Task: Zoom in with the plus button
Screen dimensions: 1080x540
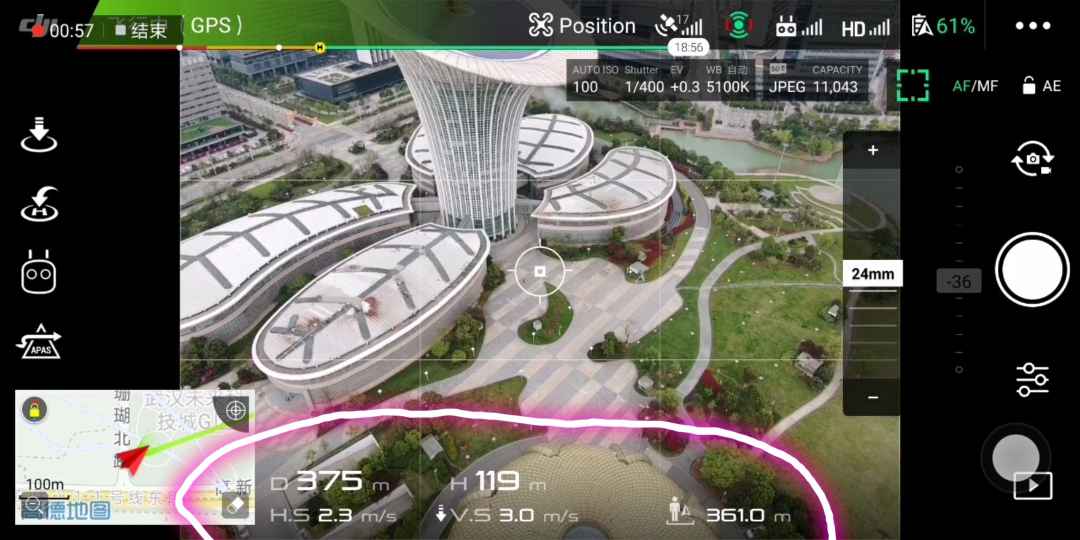Action: [x=872, y=151]
